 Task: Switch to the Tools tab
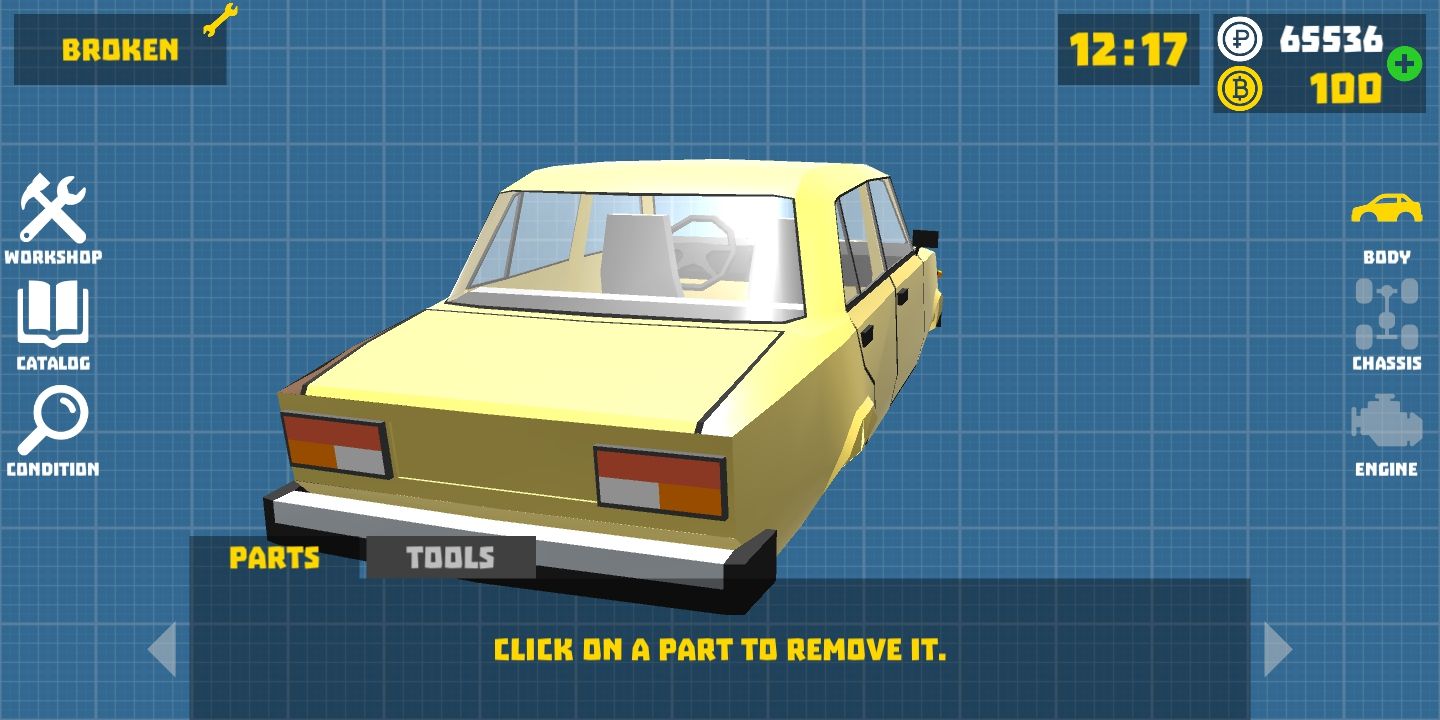(x=450, y=558)
